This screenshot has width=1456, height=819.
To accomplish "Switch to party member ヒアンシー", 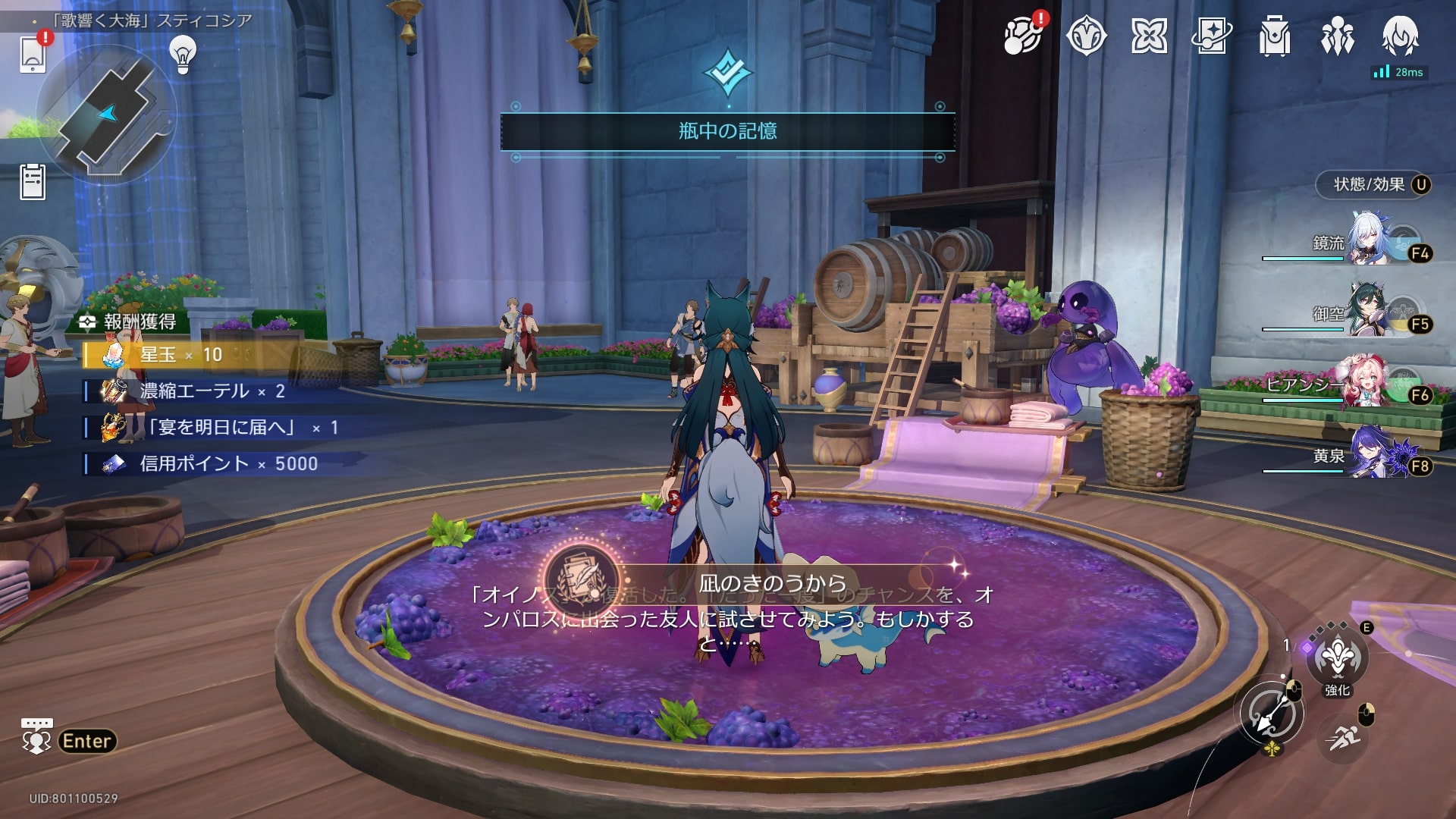I will pyautogui.click(x=1368, y=384).
